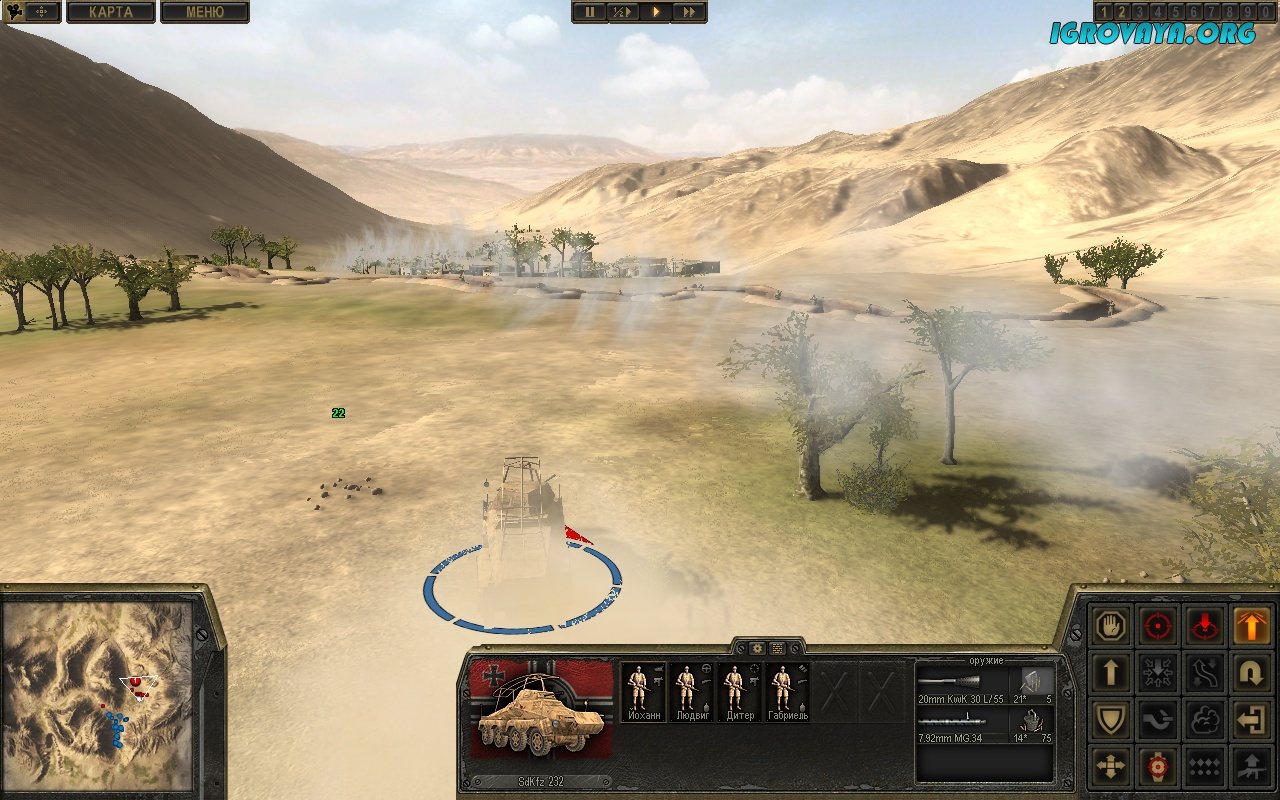Select crew member Людвиг
The image size is (1280, 800).
tap(691, 692)
